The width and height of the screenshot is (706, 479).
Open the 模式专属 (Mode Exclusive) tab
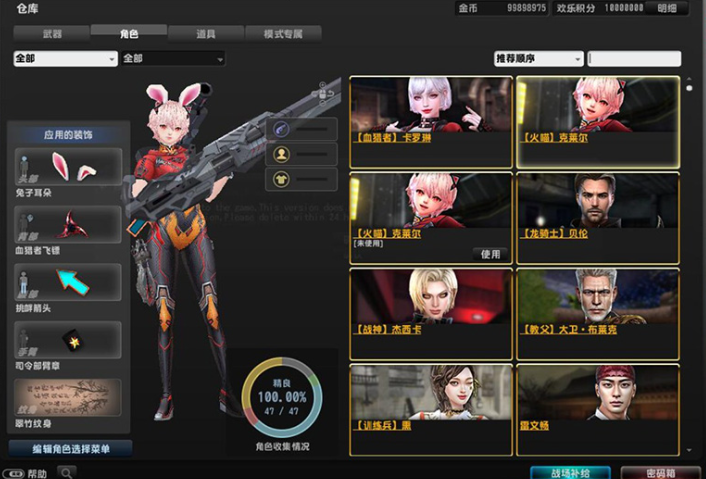point(283,34)
